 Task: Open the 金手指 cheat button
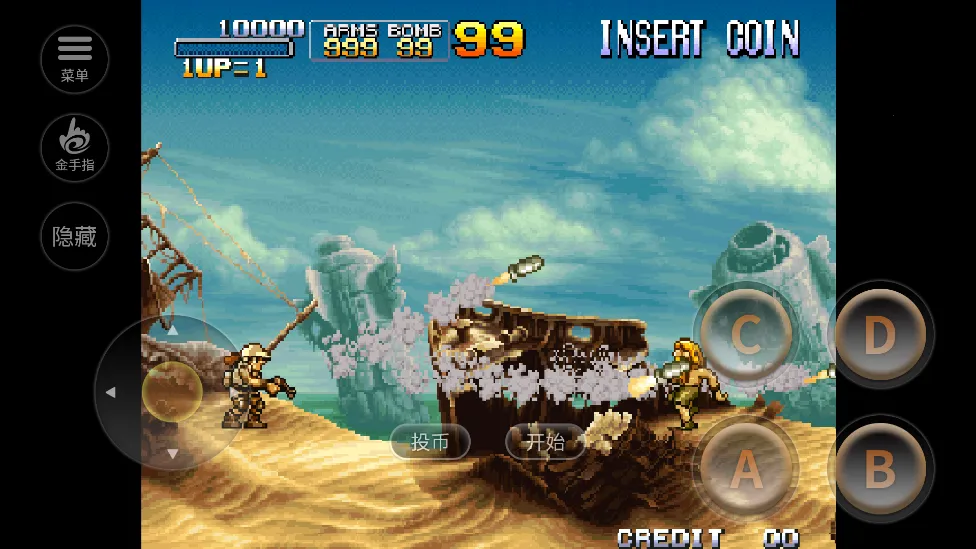[x=75, y=147]
